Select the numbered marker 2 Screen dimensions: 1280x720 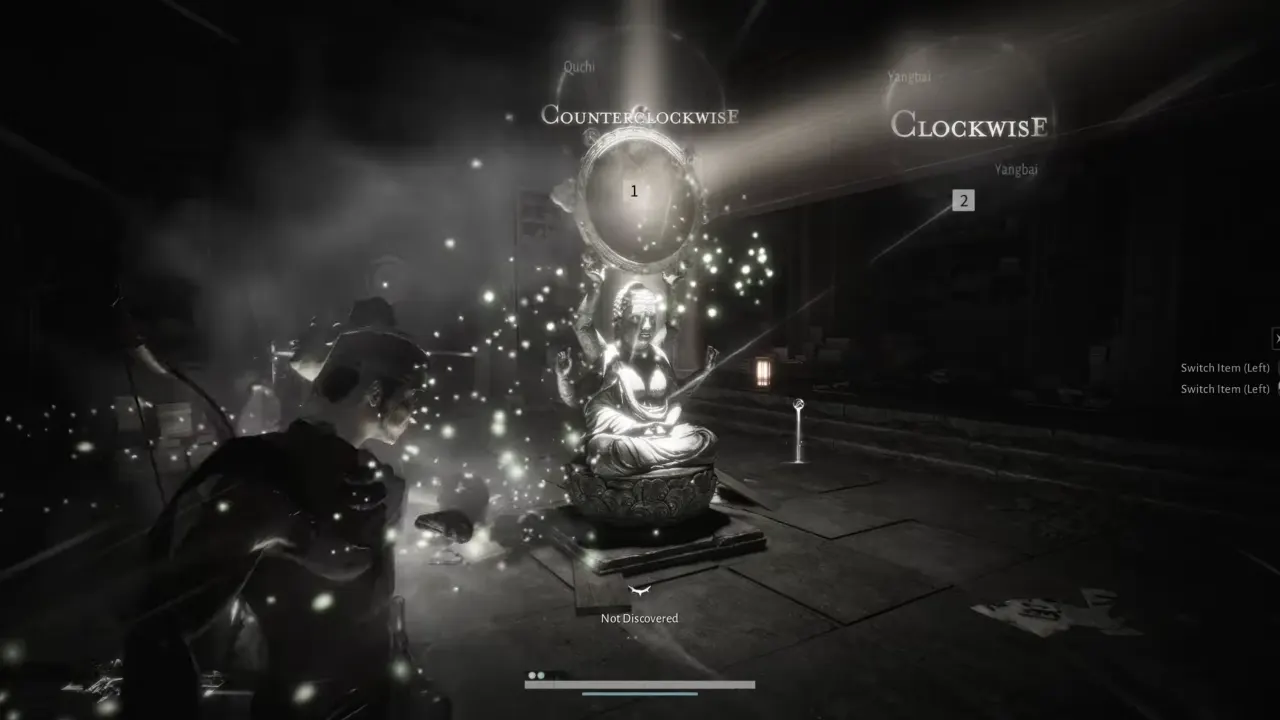pyautogui.click(x=963, y=200)
